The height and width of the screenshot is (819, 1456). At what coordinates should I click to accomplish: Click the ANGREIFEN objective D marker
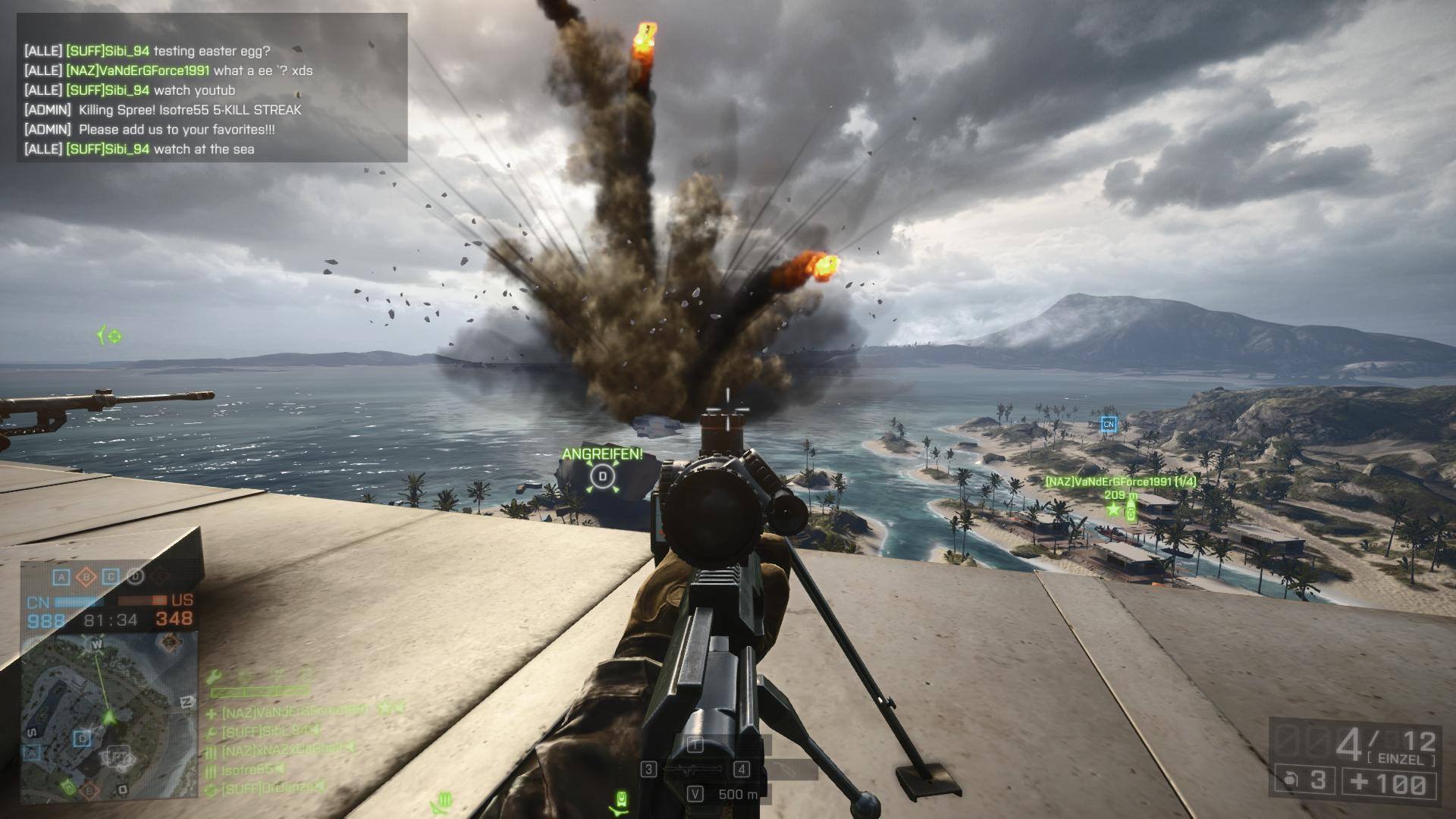(603, 476)
